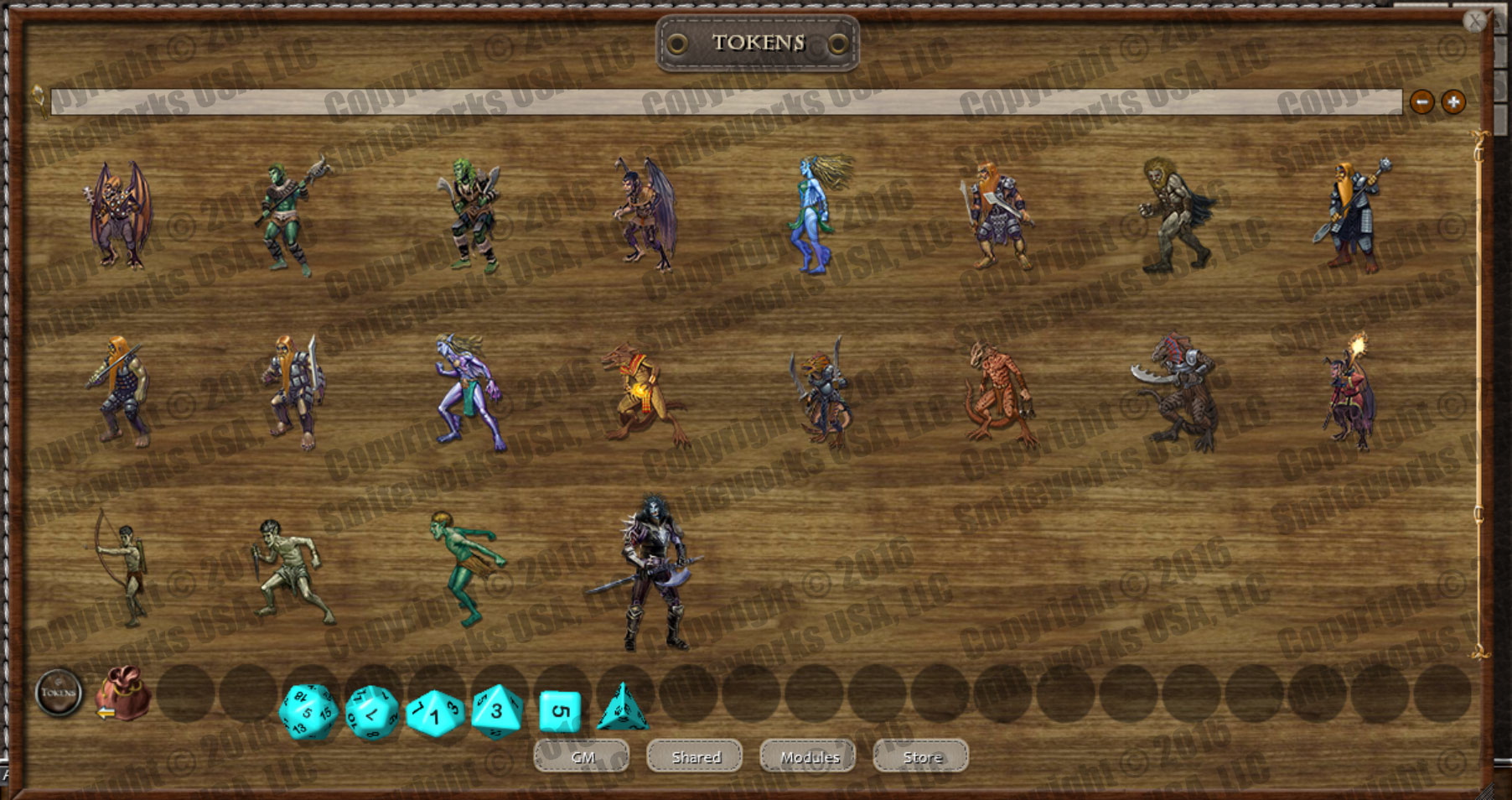Roll the cyan d10 die

click(x=433, y=714)
